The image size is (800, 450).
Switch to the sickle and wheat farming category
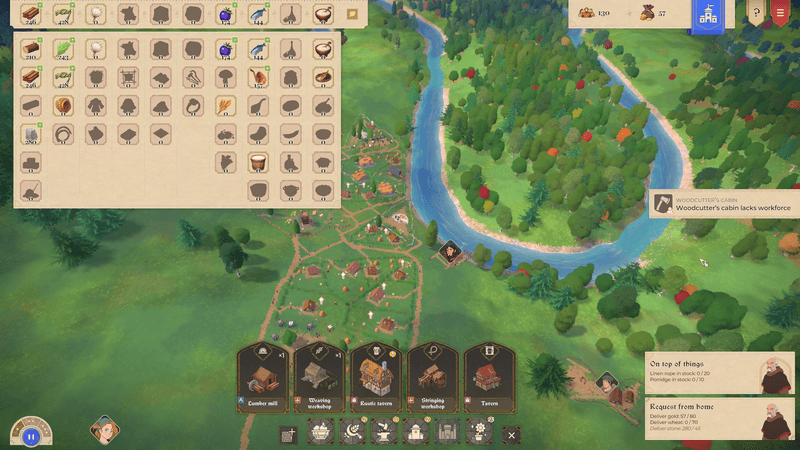(x=353, y=434)
